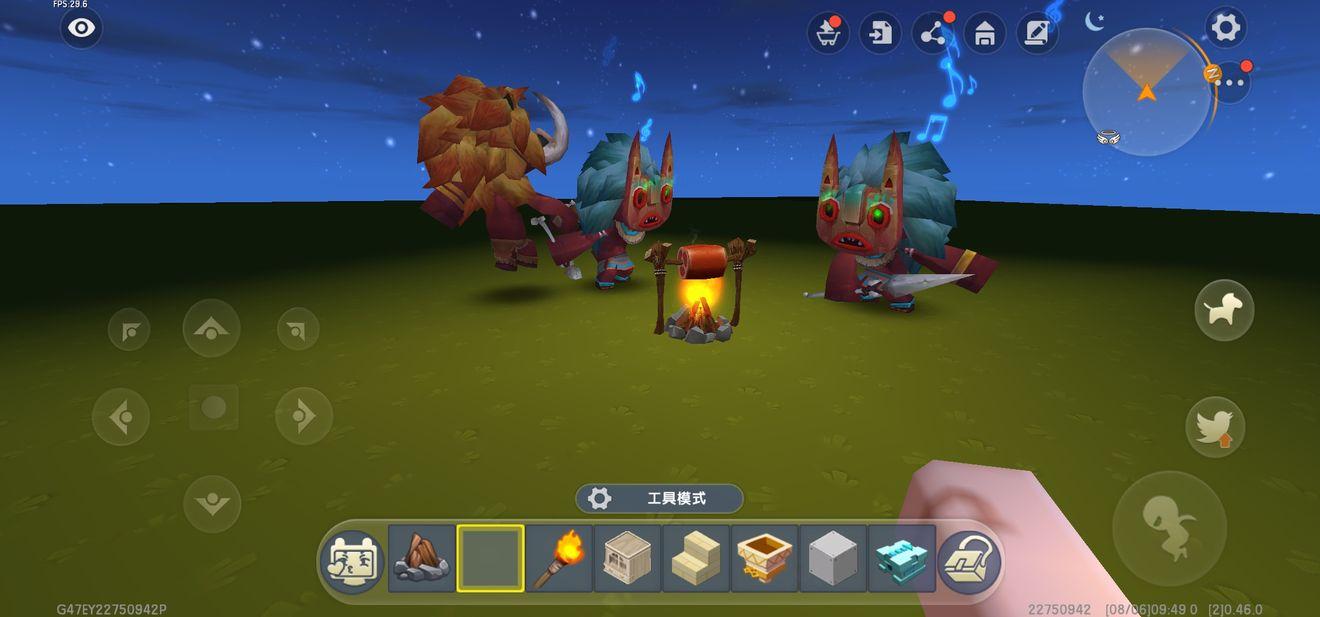Viewport: 1320px width, 617px height.
Task: Select the cyan mechanical block slot
Action: coord(901,558)
